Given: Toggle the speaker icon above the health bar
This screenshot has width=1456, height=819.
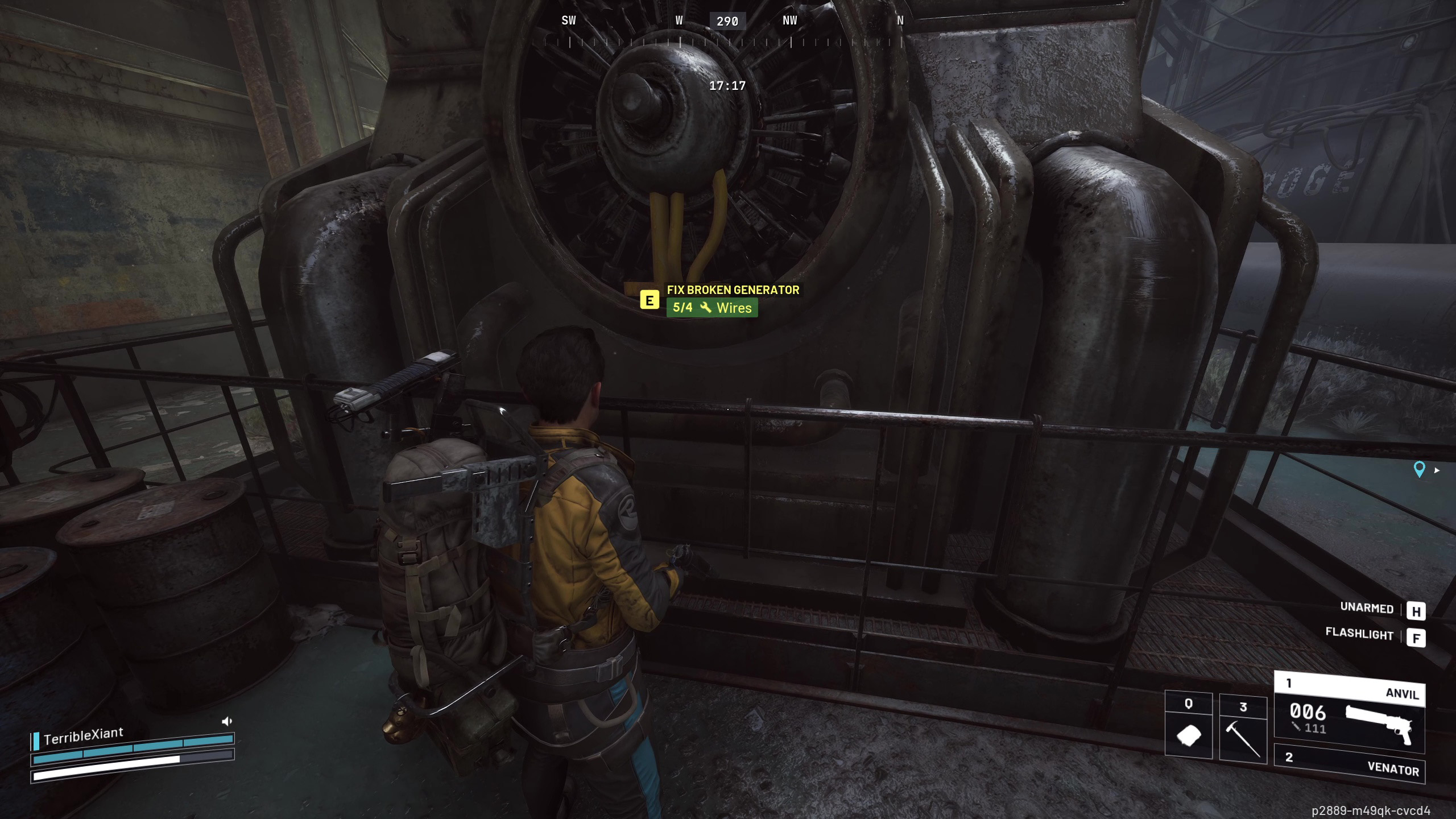Looking at the screenshot, I should pos(227,721).
